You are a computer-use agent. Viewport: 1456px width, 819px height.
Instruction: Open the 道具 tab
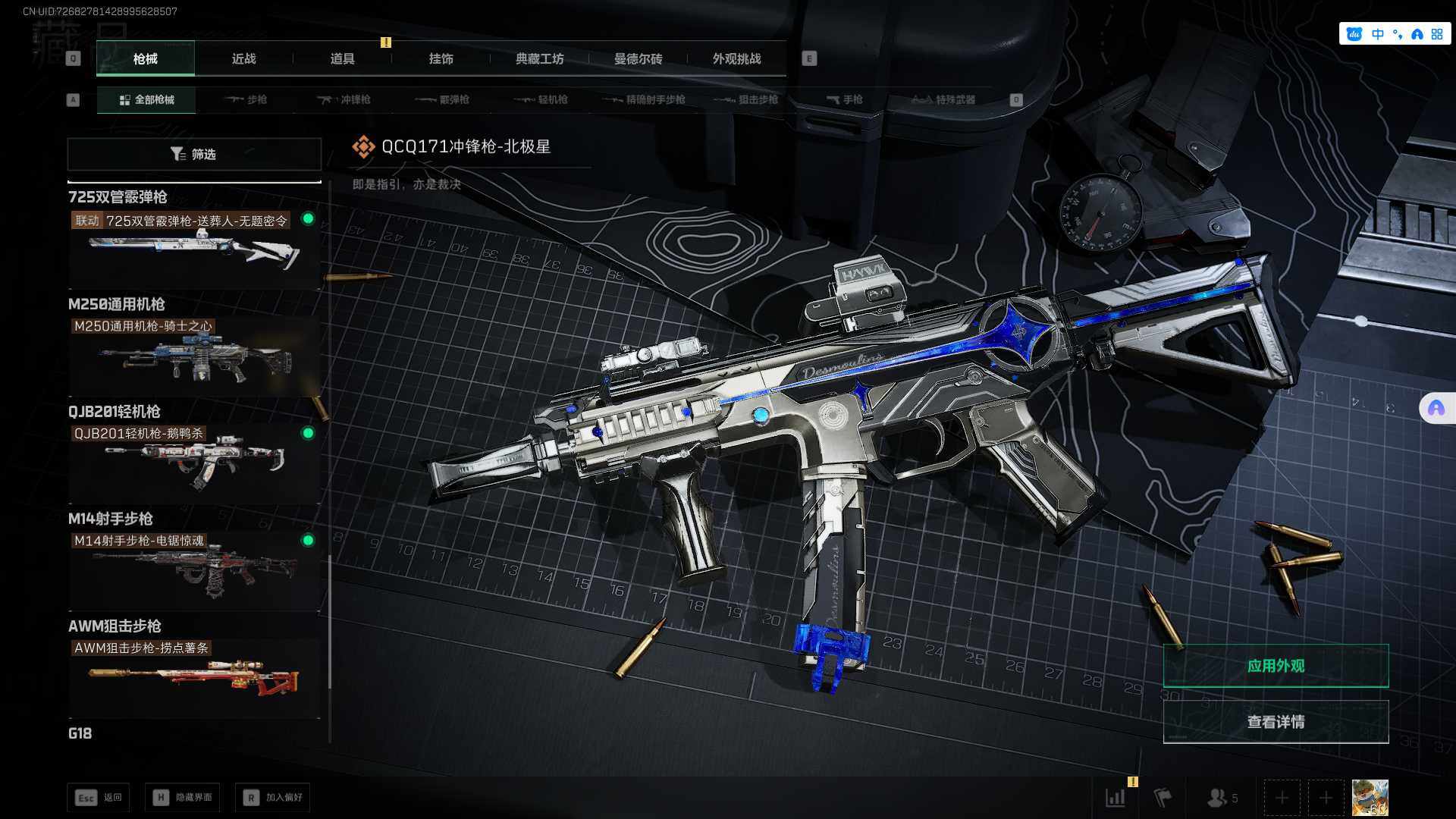pyautogui.click(x=342, y=58)
